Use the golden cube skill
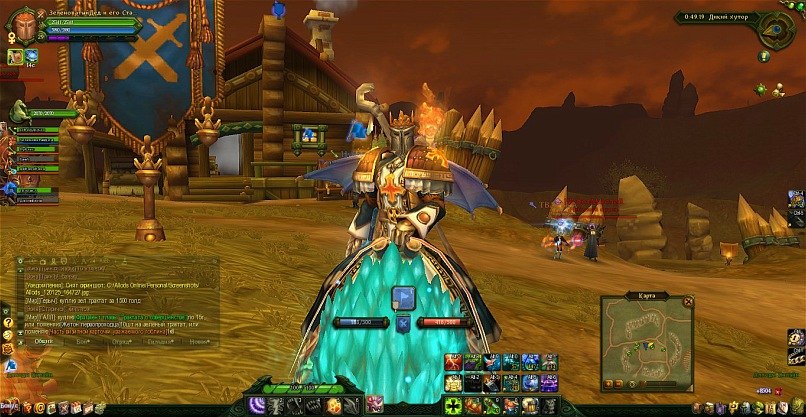 (x=331, y=405)
